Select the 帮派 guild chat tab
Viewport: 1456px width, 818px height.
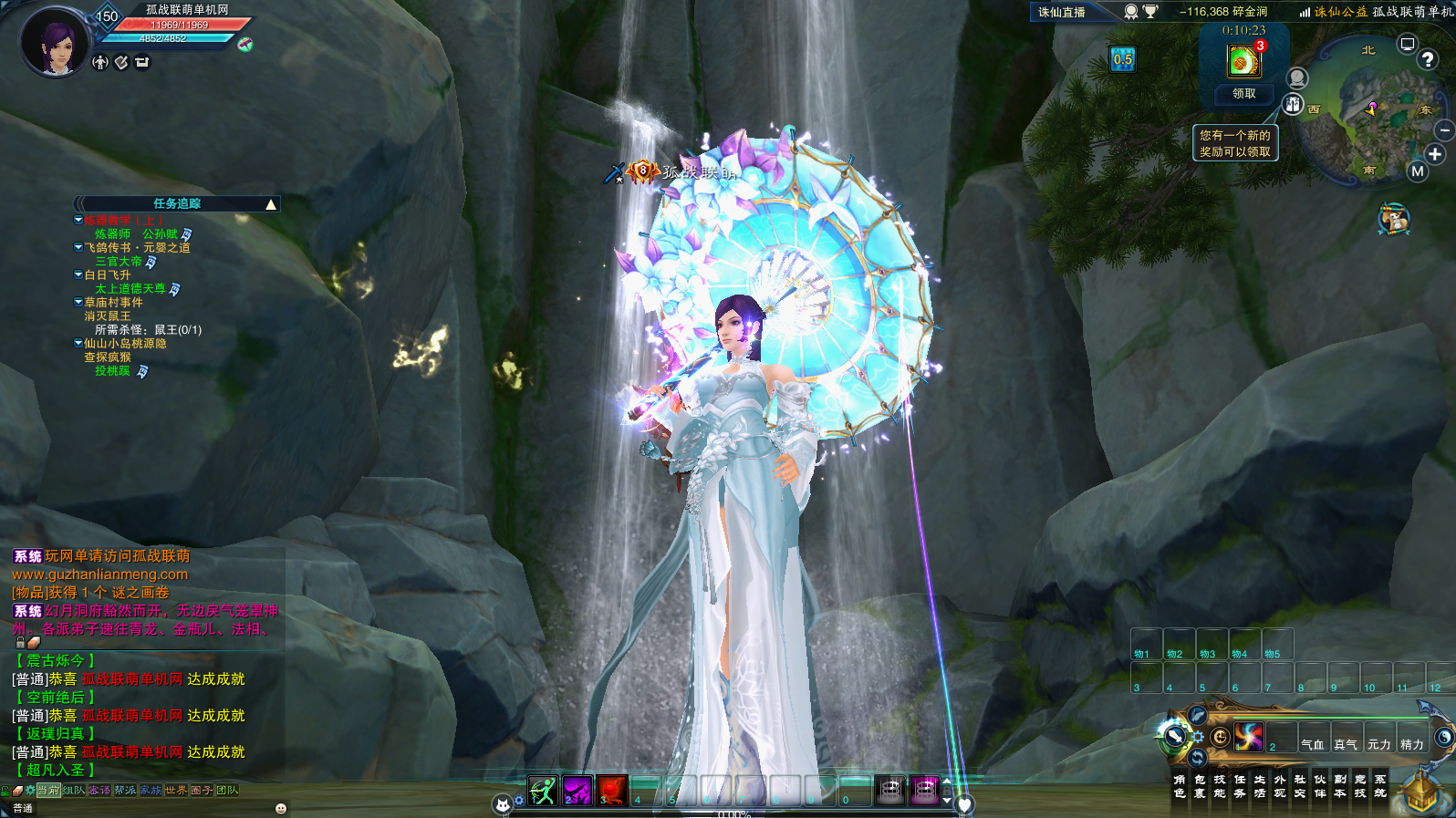point(125,791)
